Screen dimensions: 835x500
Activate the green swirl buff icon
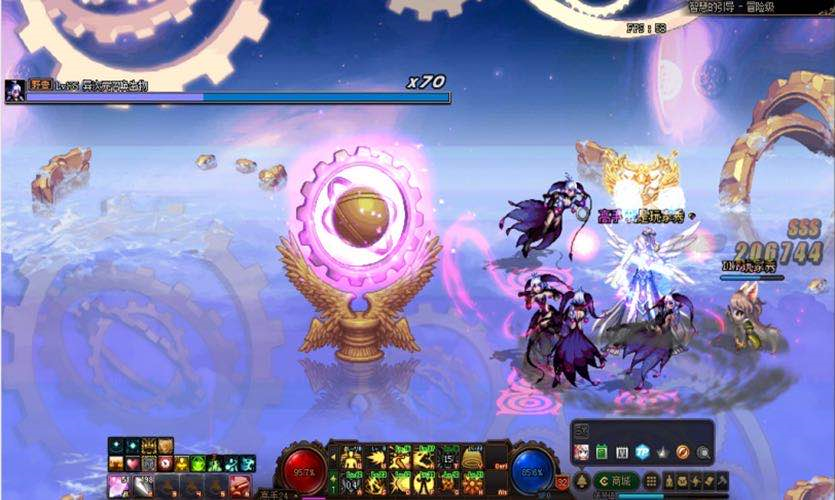click(x=198, y=464)
